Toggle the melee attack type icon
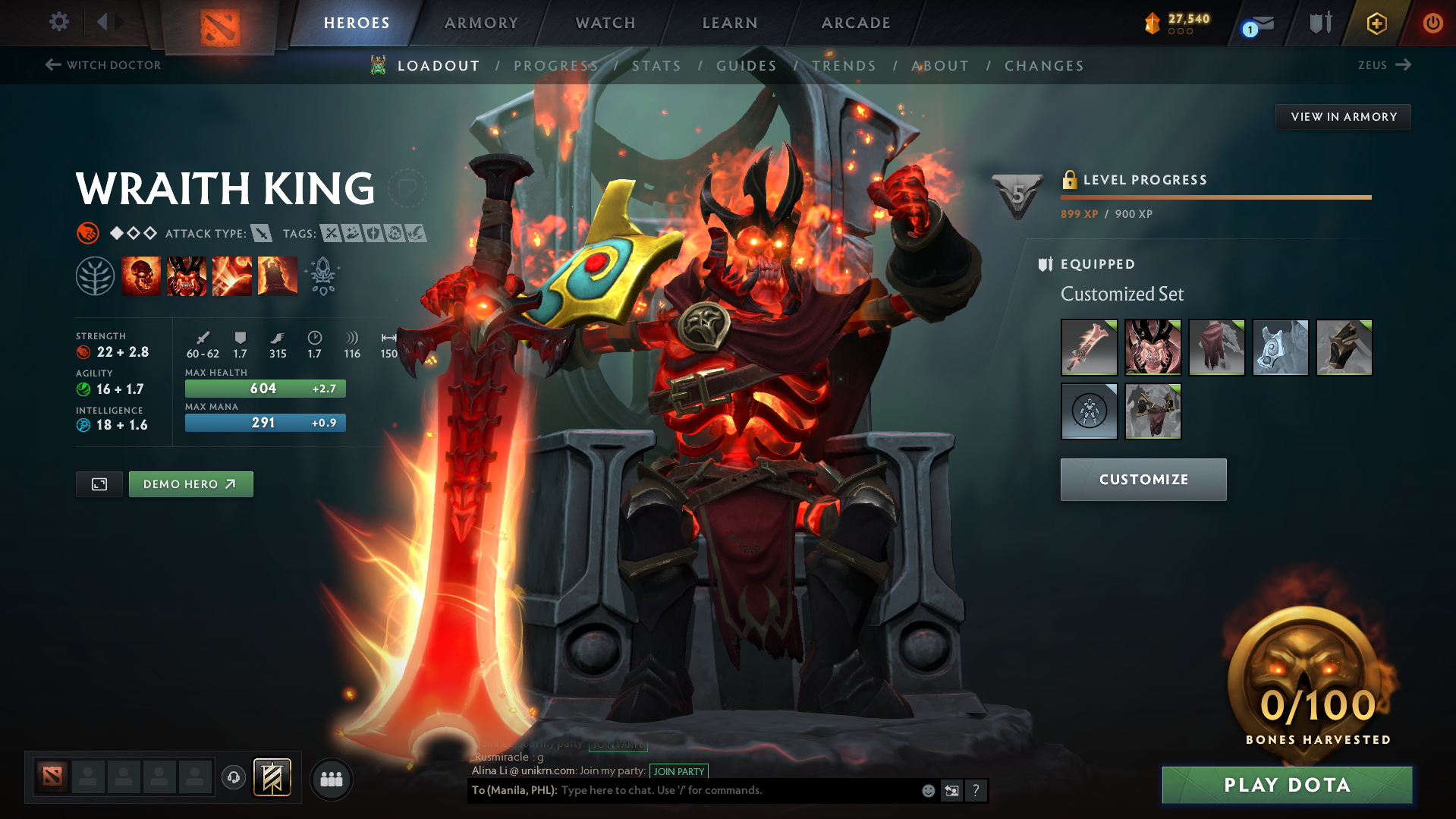The width and height of the screenshot is (1456, 819). tap(262, 234)
